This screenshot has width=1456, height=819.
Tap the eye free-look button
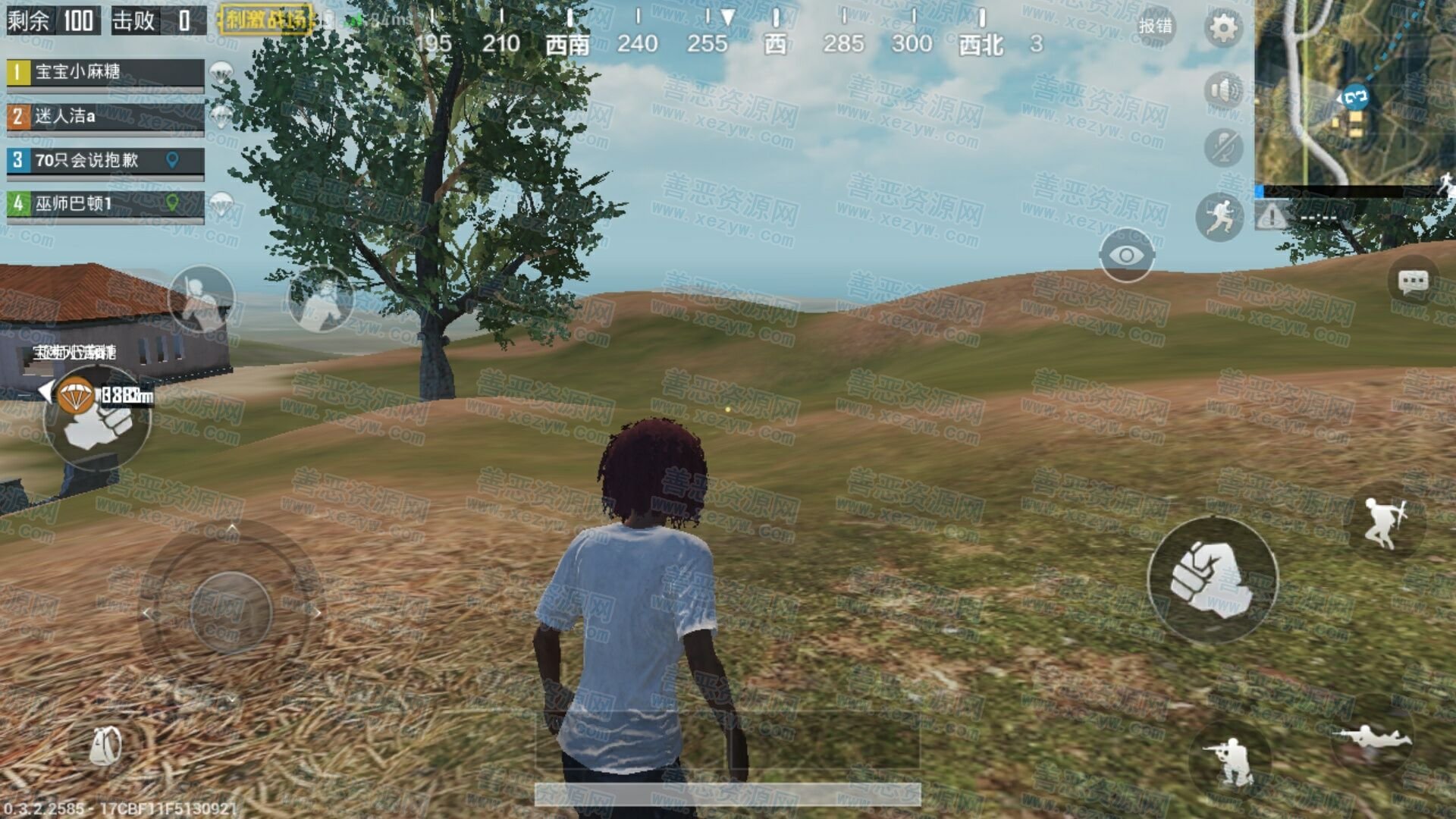1126,256
